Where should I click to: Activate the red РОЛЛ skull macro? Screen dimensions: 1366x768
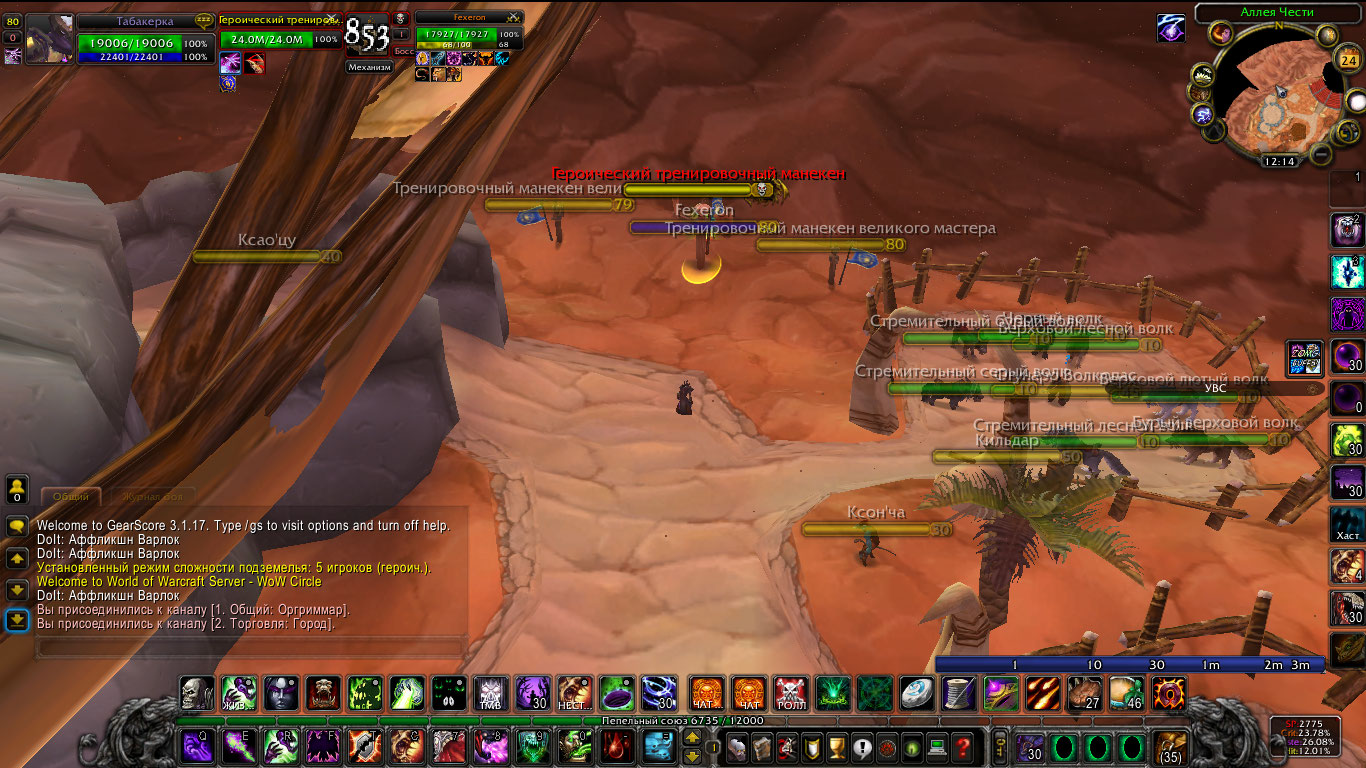click(x=791, y=692)
